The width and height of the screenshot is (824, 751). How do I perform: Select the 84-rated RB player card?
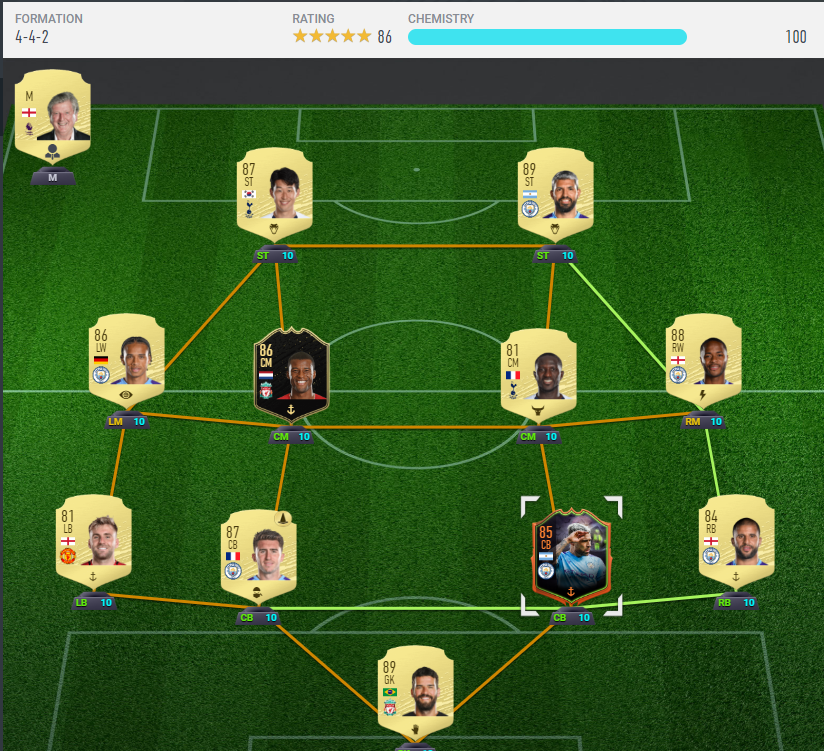pos(737,540)
